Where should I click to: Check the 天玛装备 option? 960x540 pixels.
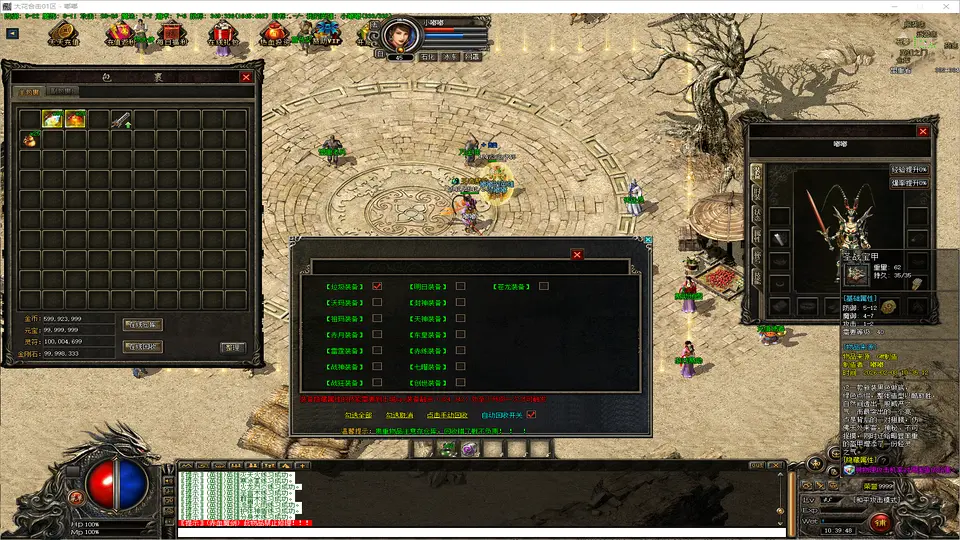[x=377, y=302]
